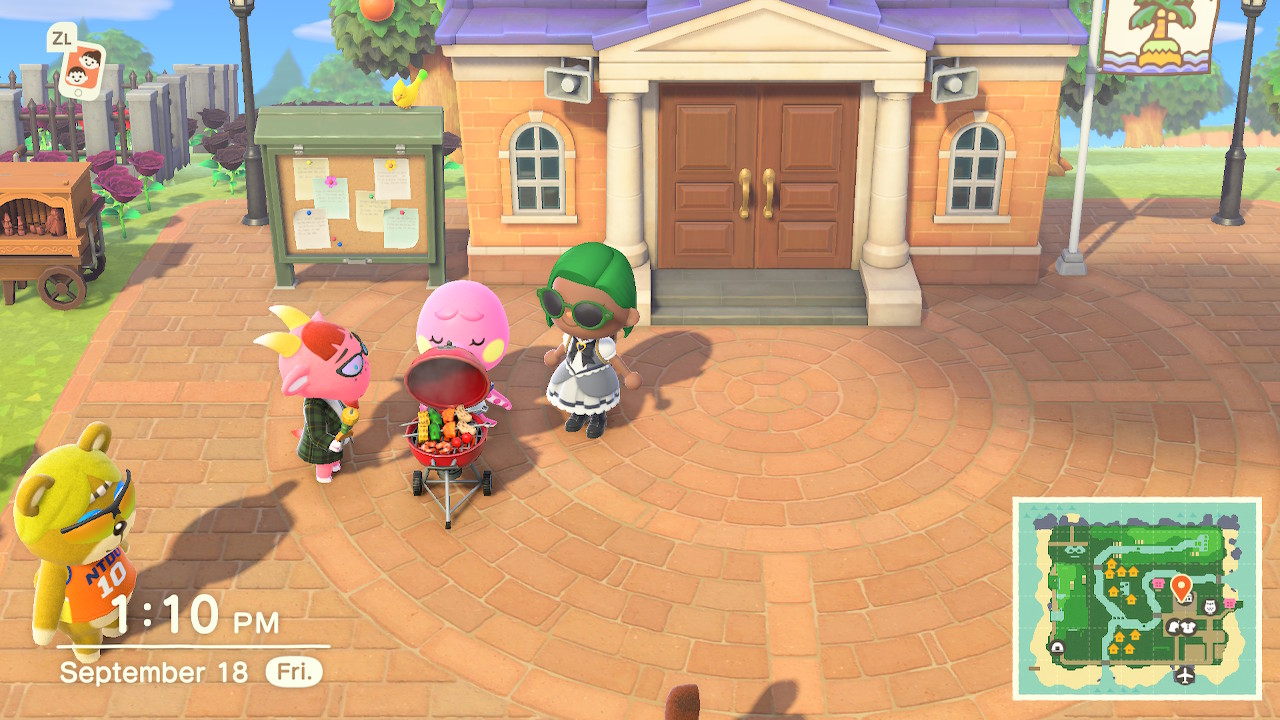This screenshot has height=720, width=1280.
Task: Select the campsite tent marker on minimap
Action: [1057, 647]
